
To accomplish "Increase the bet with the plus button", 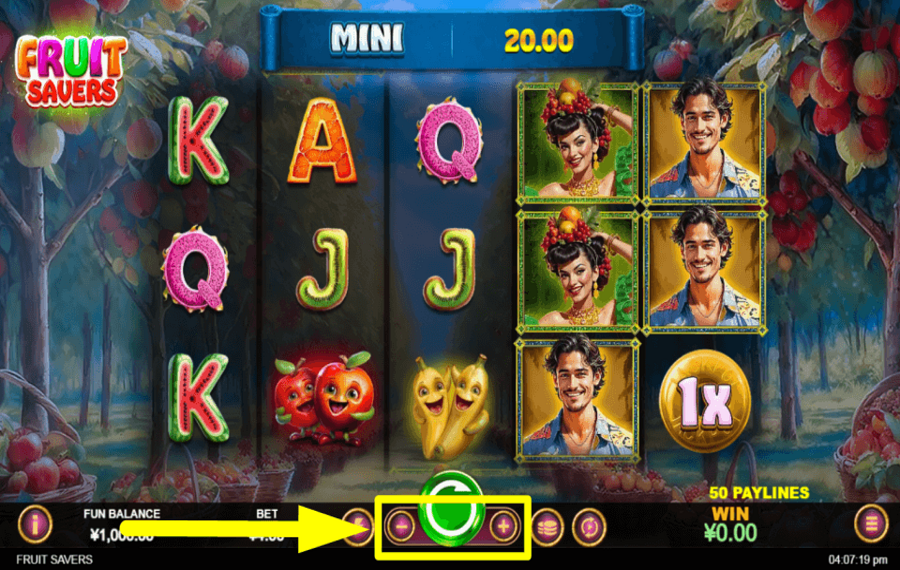I will point(504,525).
